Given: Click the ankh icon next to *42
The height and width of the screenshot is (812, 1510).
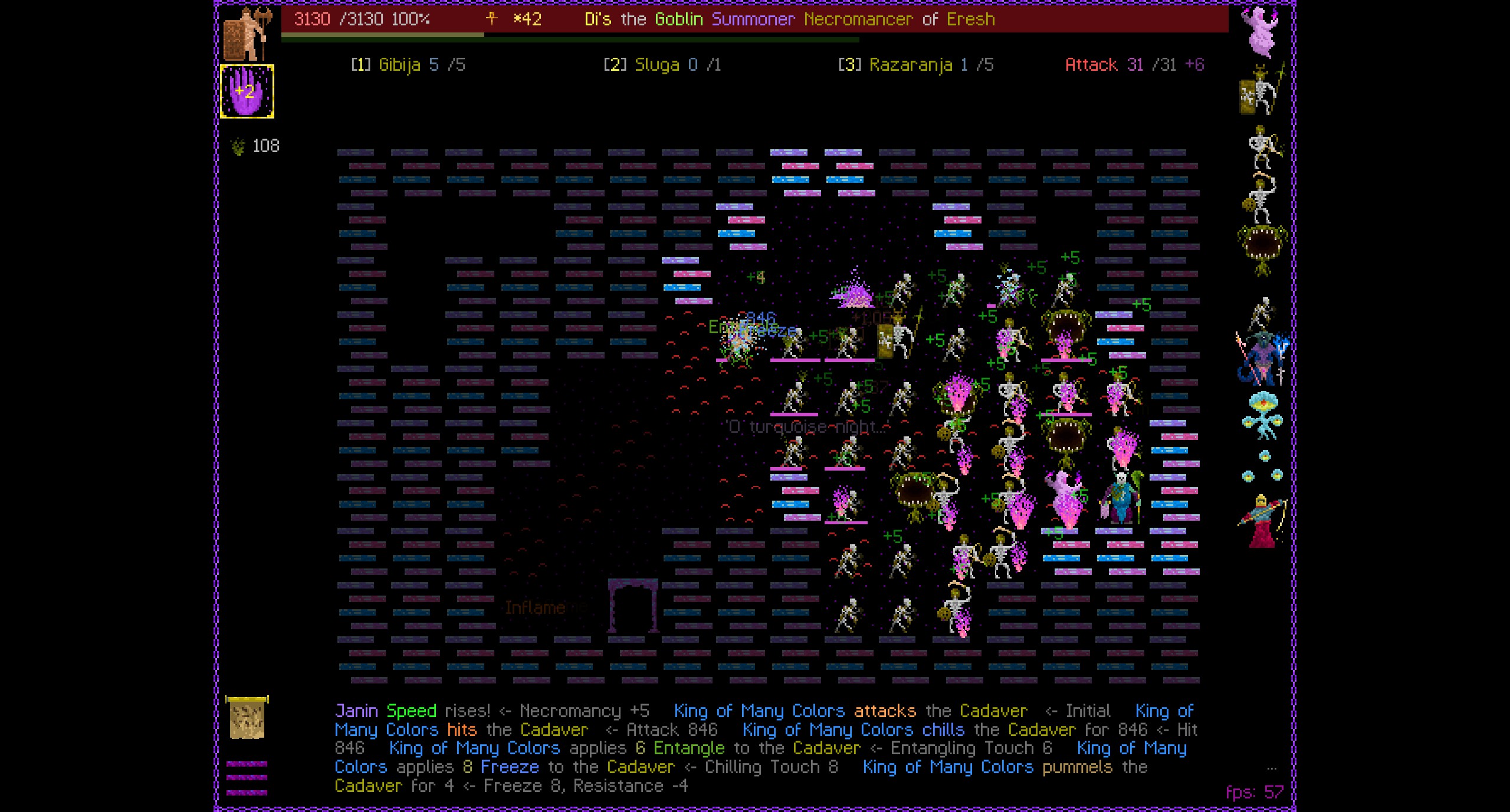Looking at the screenshot, I should (x=493, y=18).
